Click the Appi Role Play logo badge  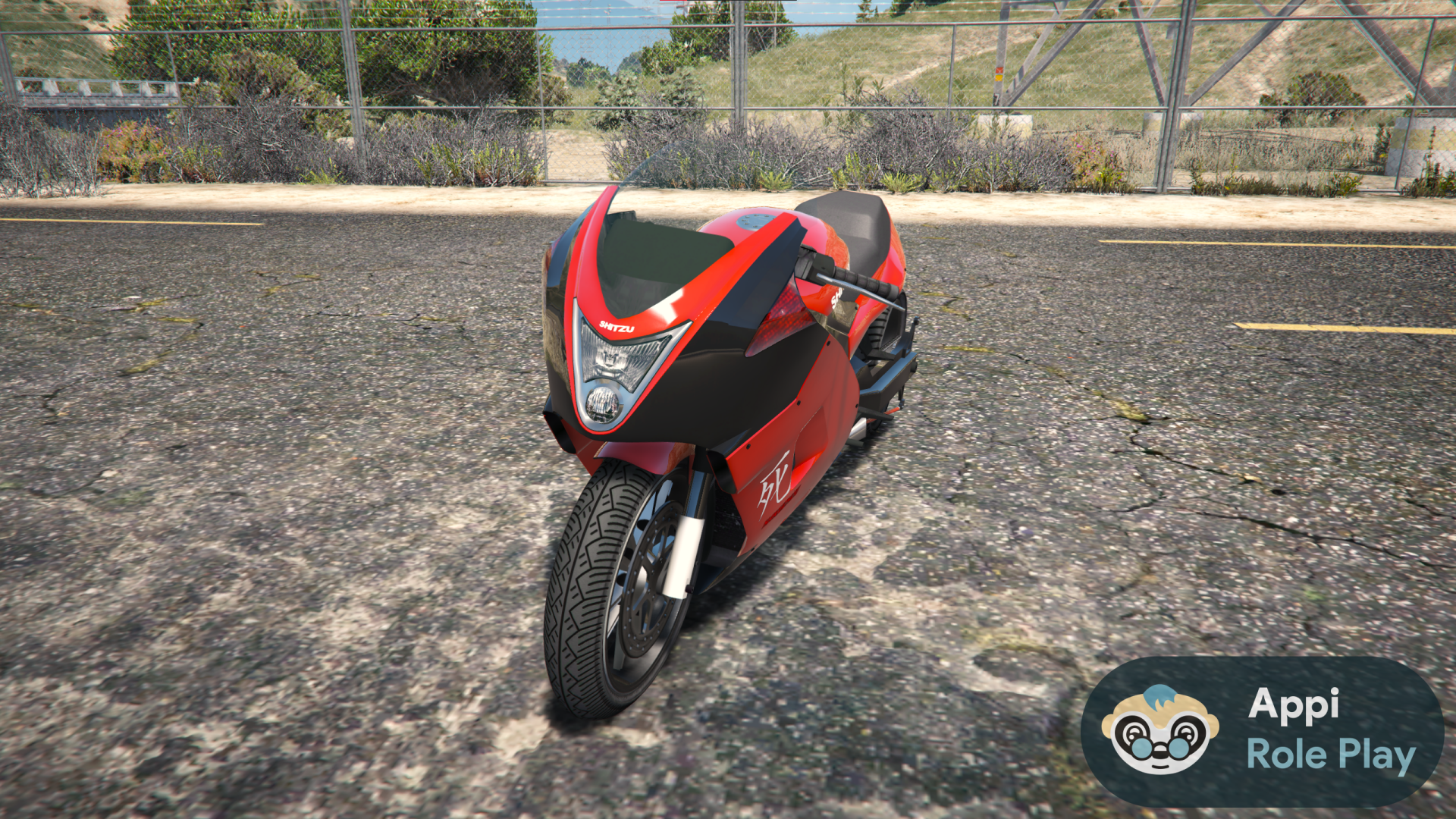[x=1262, y=731]
